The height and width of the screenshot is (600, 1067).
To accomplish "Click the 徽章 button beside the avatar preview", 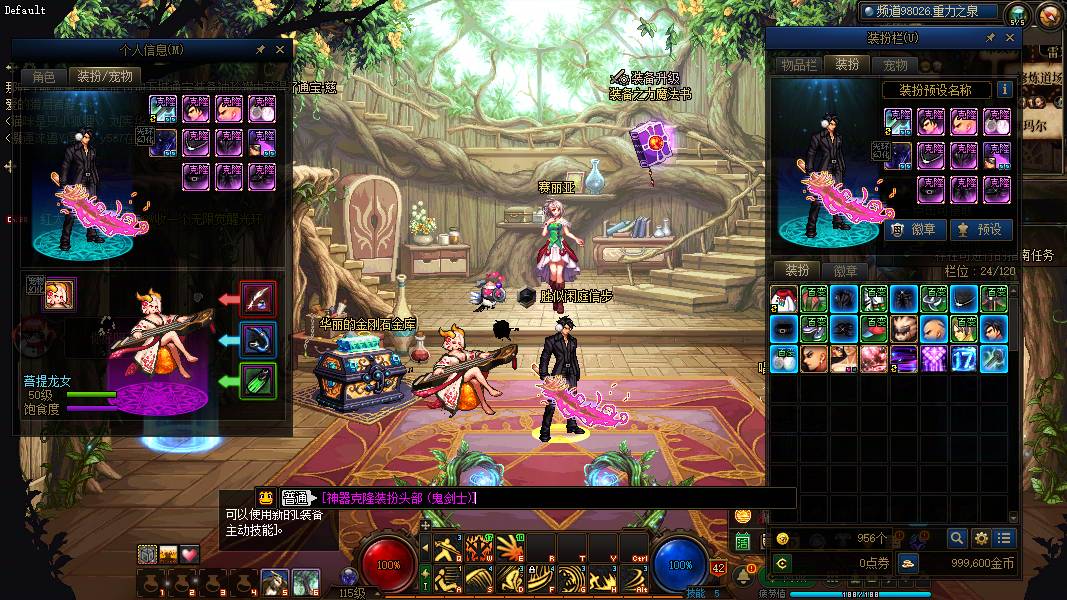I will pos(914,229).
